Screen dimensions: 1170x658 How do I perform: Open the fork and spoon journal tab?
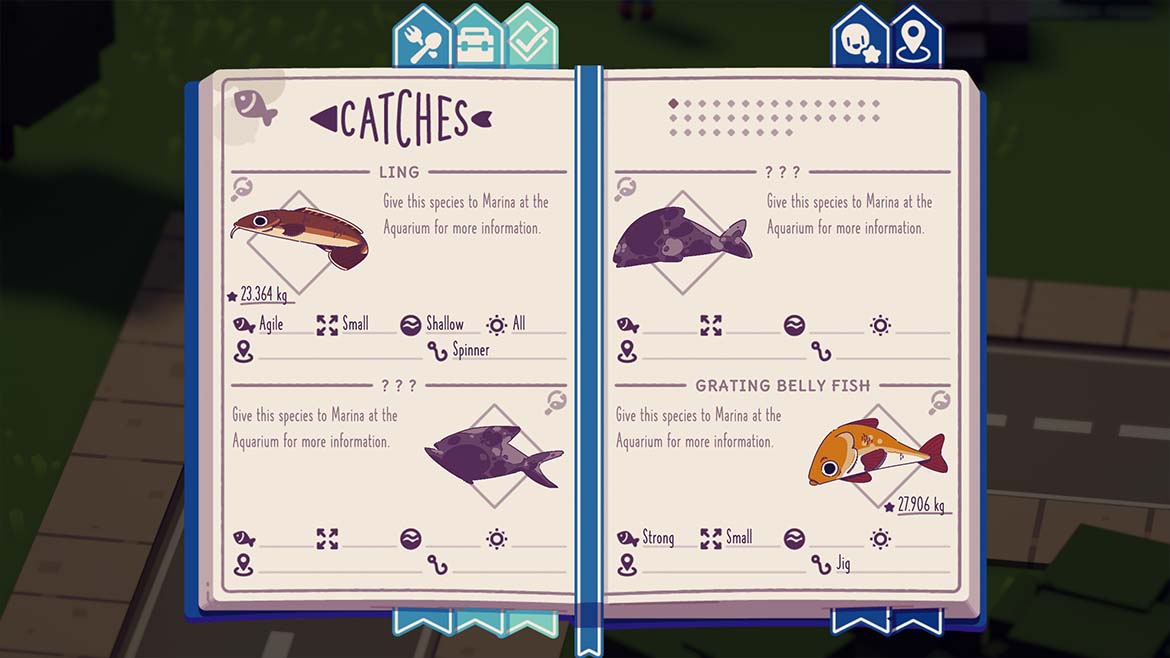click(x=423, y=40)
